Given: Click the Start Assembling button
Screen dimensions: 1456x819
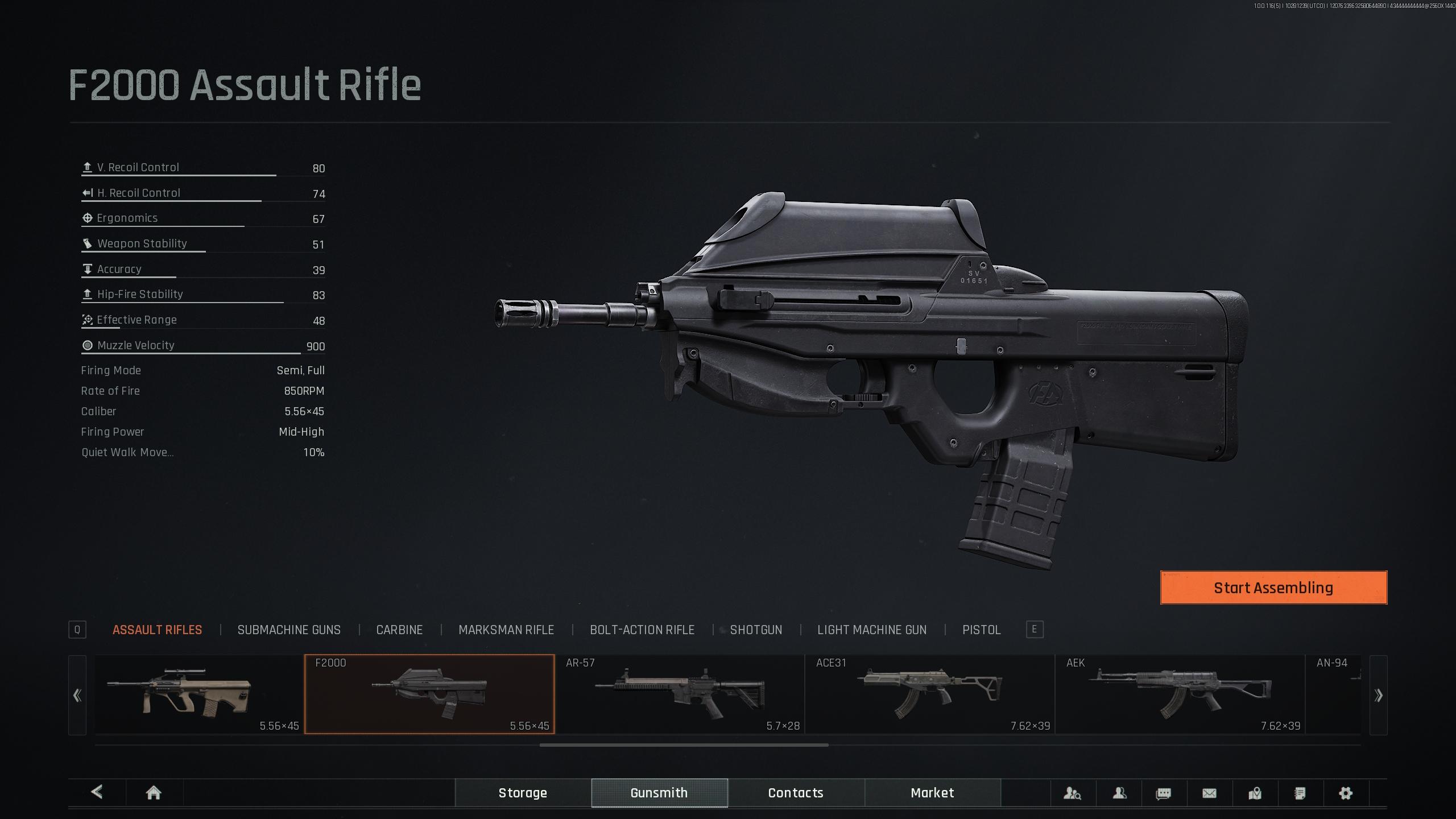Looking at the screenshot, I should [1273, 588].
